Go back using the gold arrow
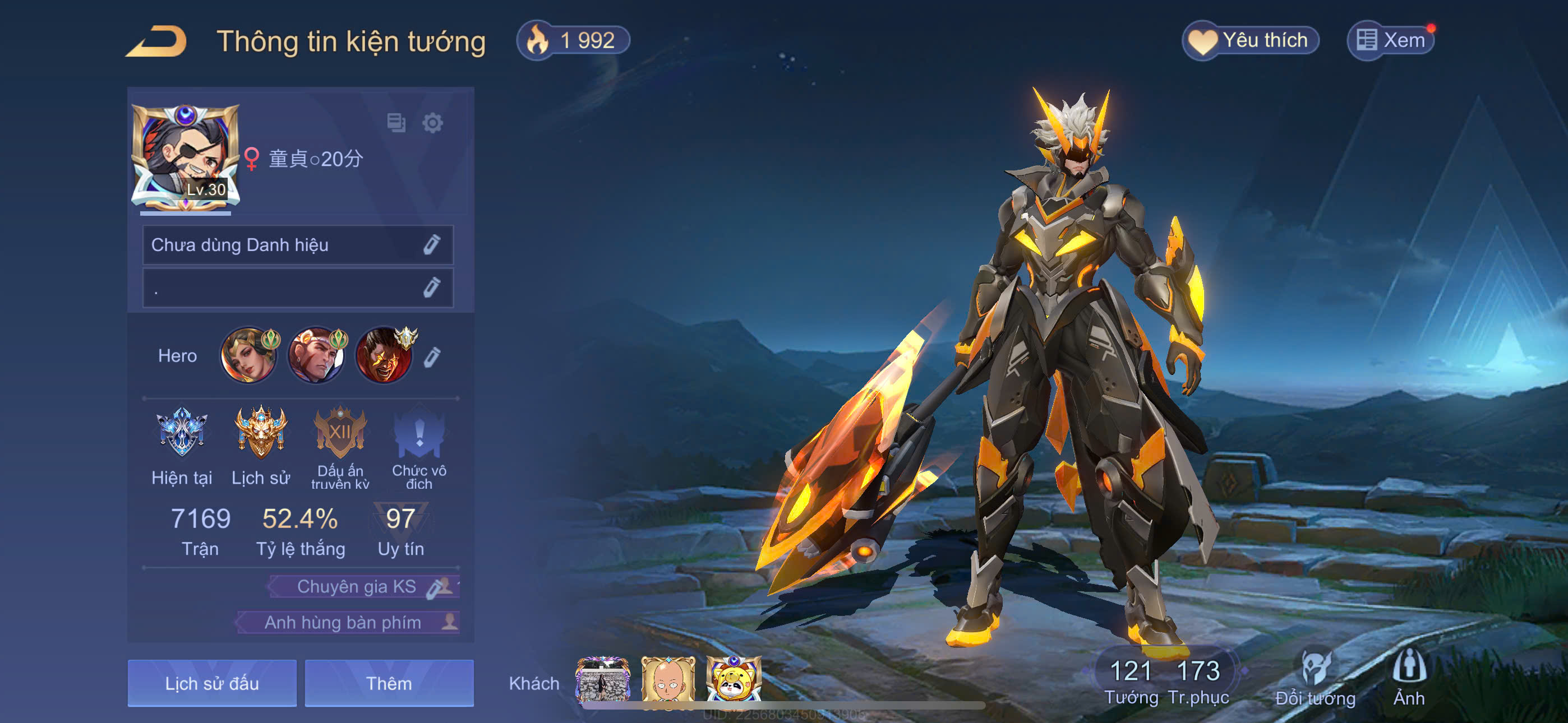1568x723 pixels. pos(157,41)
